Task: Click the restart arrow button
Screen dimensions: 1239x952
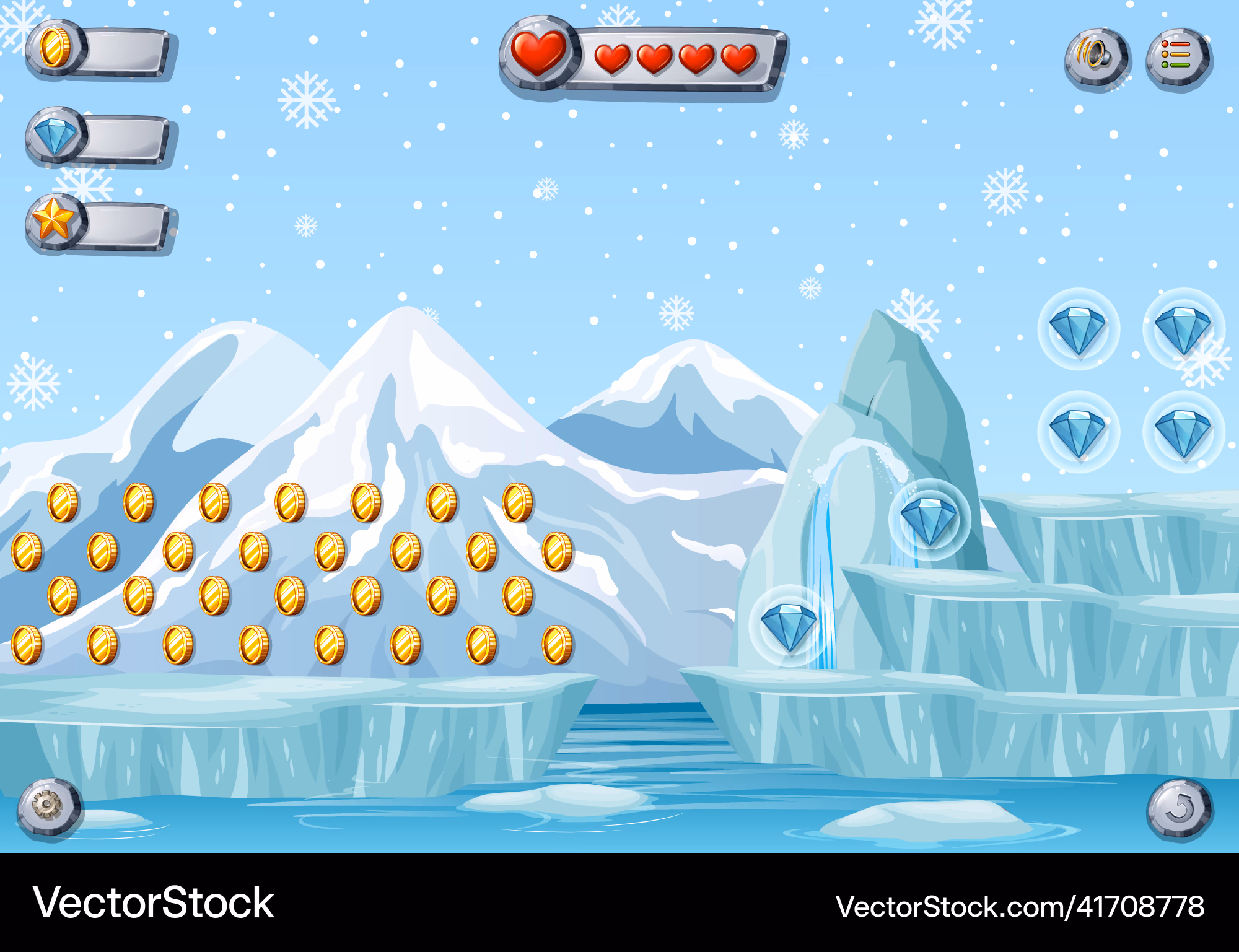Action: pyautogui.click(x=1180, y=808)
